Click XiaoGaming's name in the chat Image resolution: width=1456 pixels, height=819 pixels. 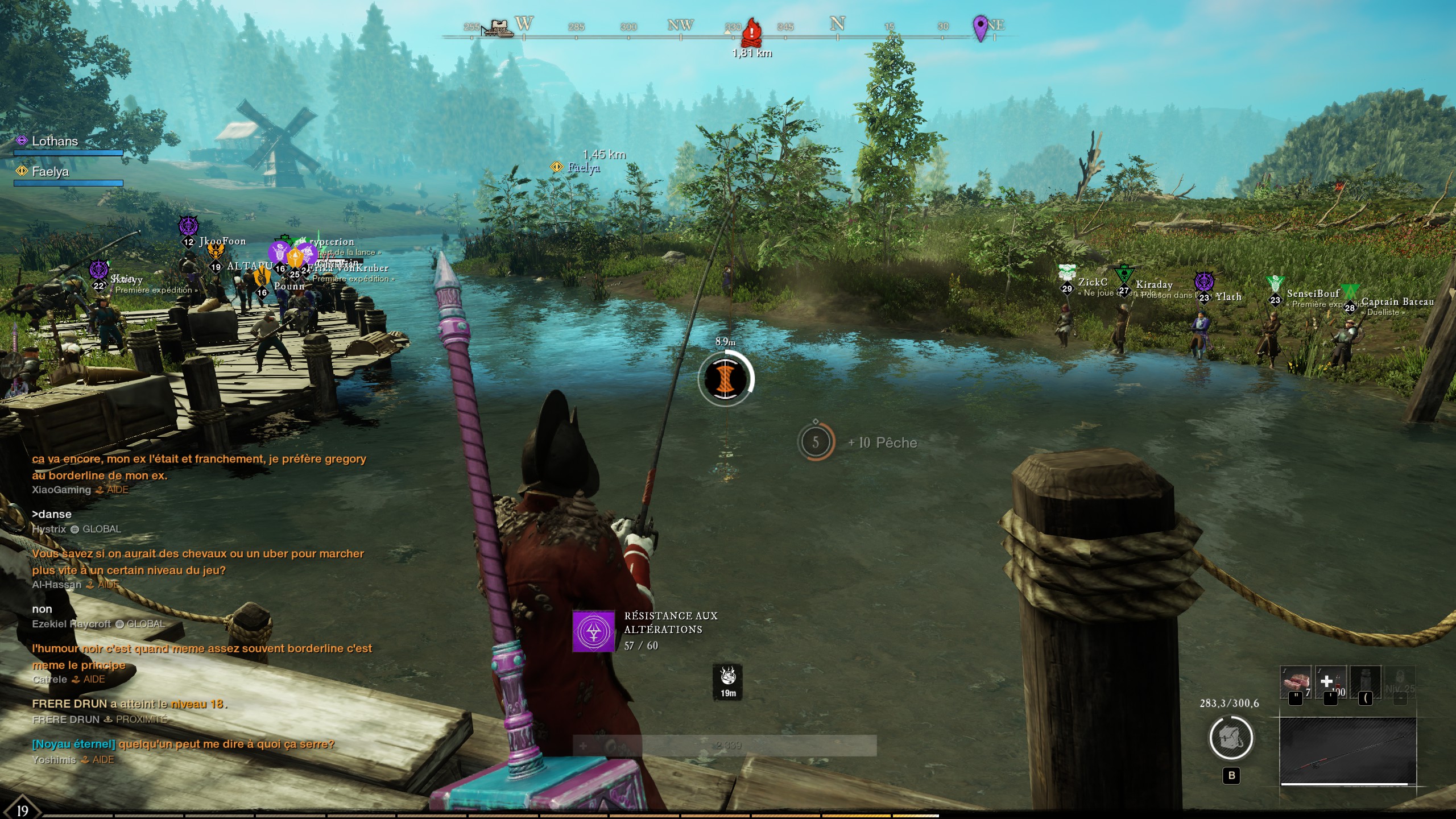tap(61, 490)
